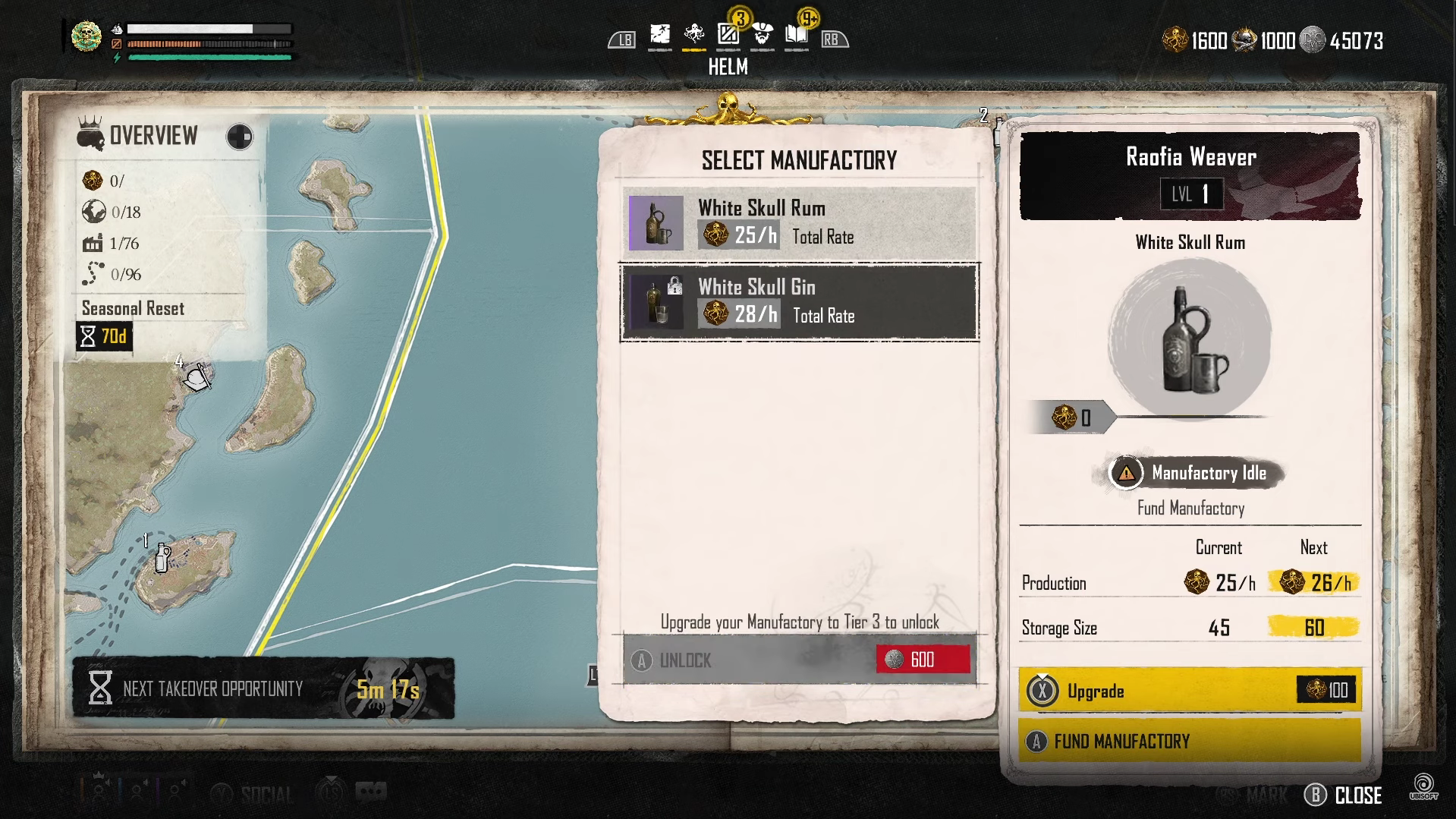The image size is (1456, 819).
Task: Open the cargo crate tab
Action: pyautogui.click(x=728, y=35)
